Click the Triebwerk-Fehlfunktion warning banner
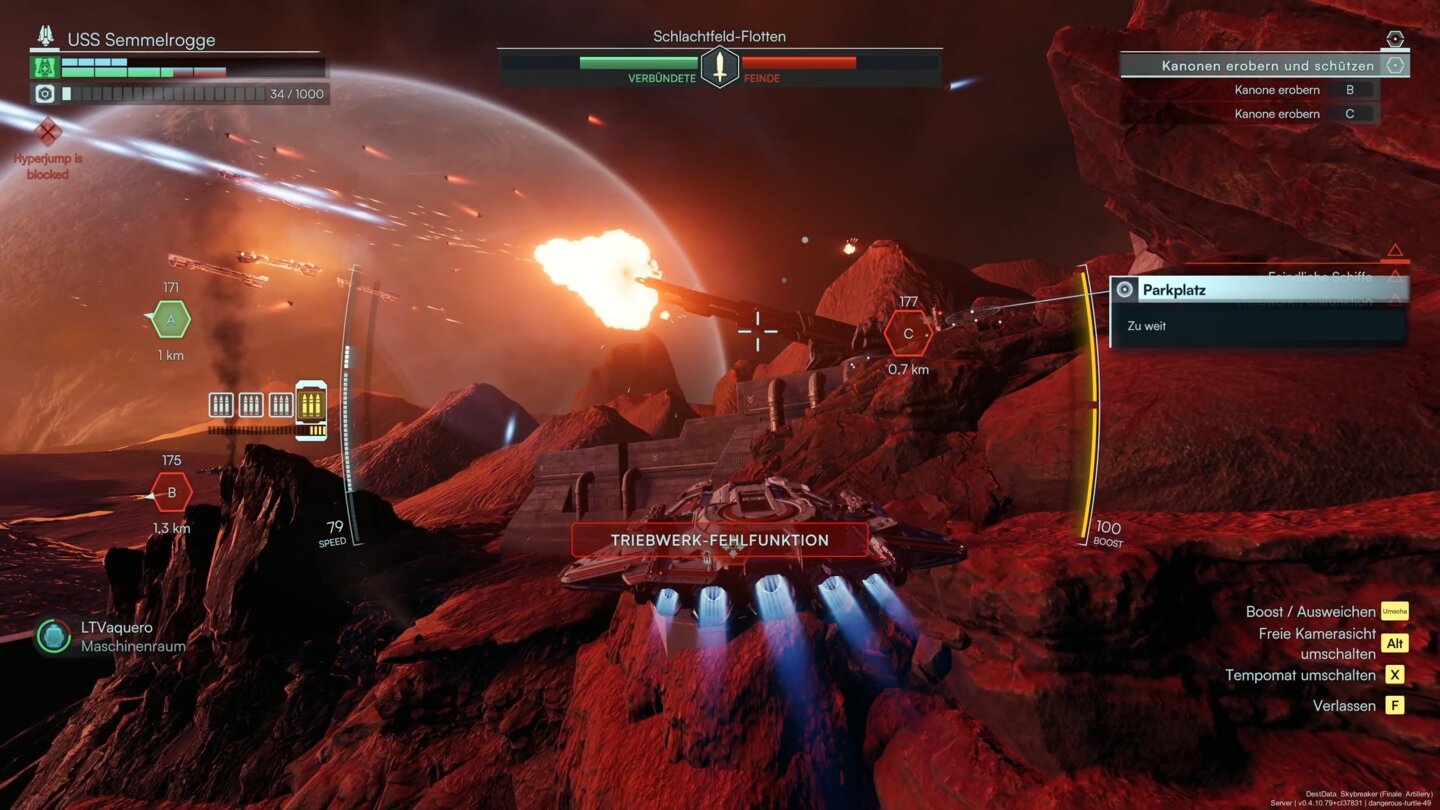Viewport: 1440px width, 810px height. [x=719, y=540]
